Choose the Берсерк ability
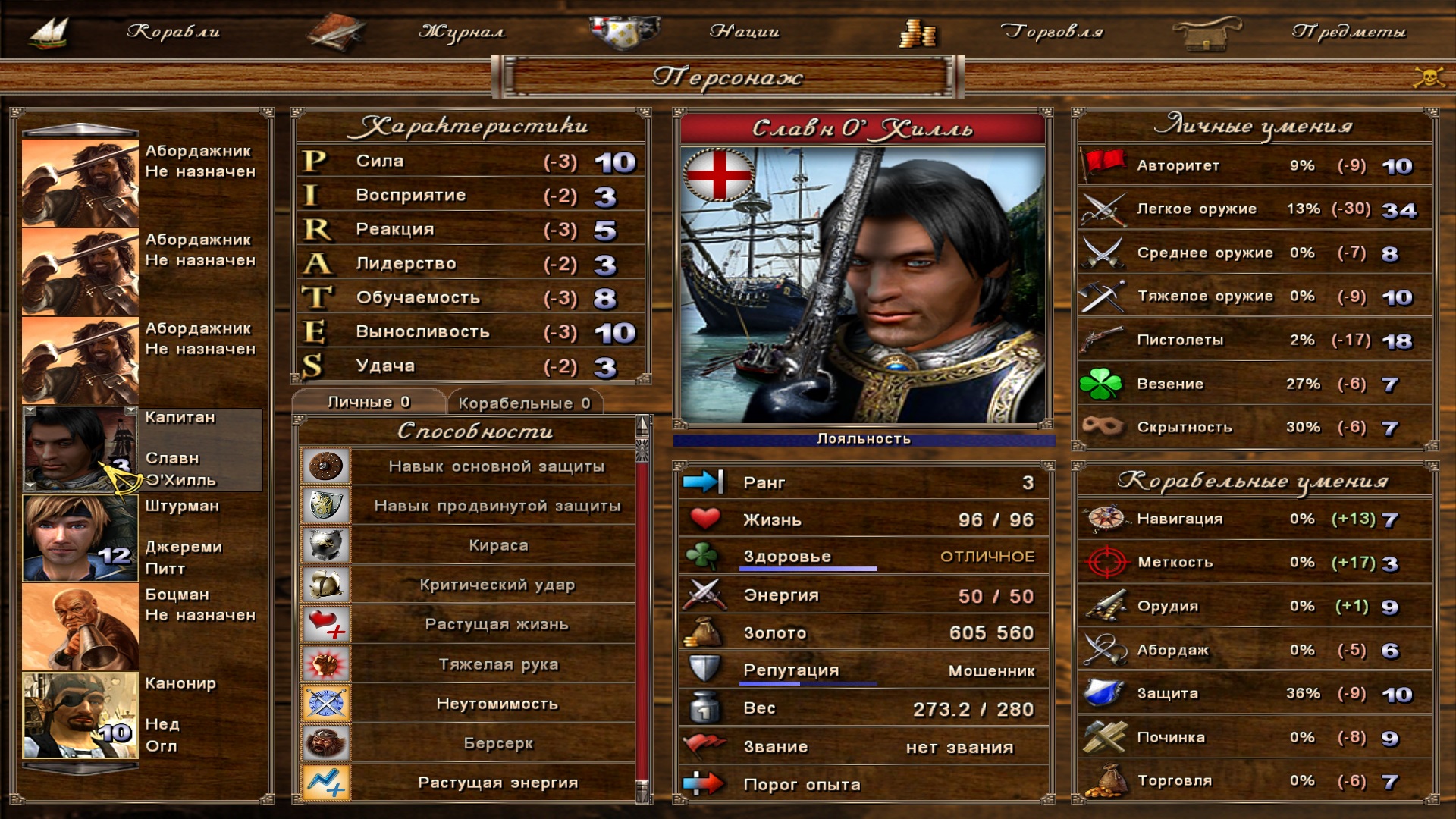The width and height of the screenshot is (1456, 819). tap(497, 743)
